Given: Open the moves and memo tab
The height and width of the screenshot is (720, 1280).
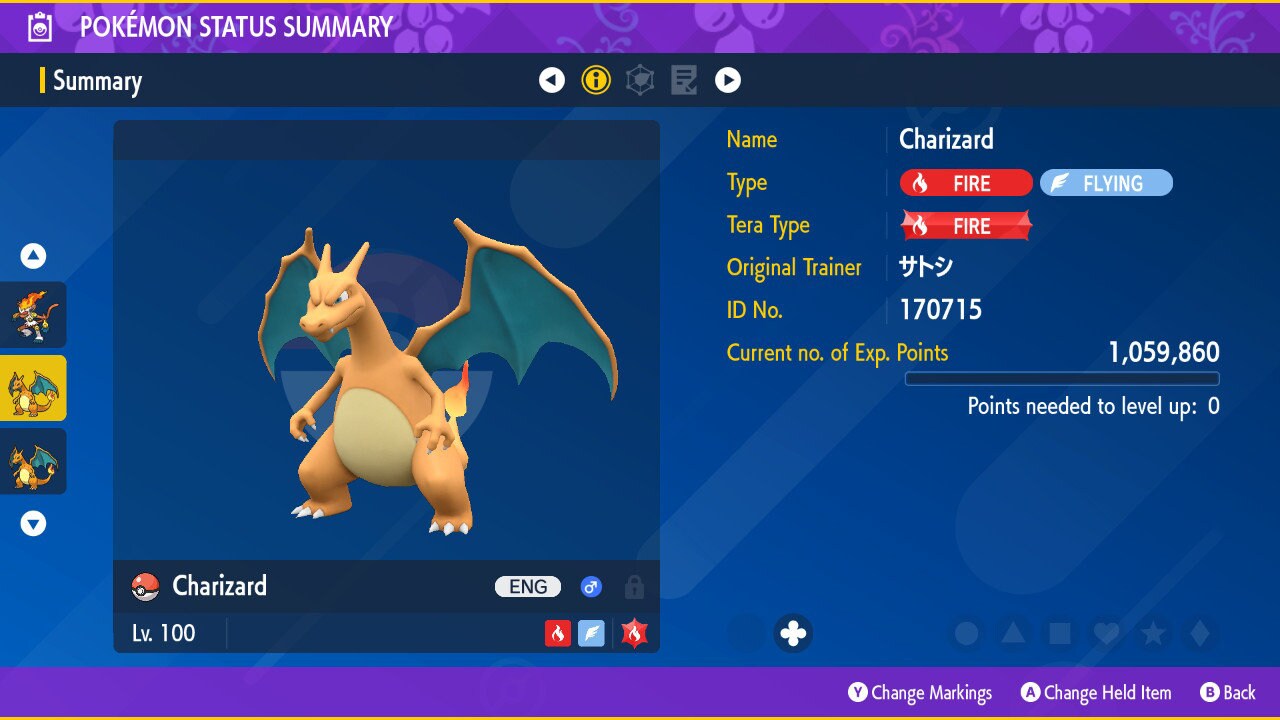Looking at the screenshot, I should point(684,80).
